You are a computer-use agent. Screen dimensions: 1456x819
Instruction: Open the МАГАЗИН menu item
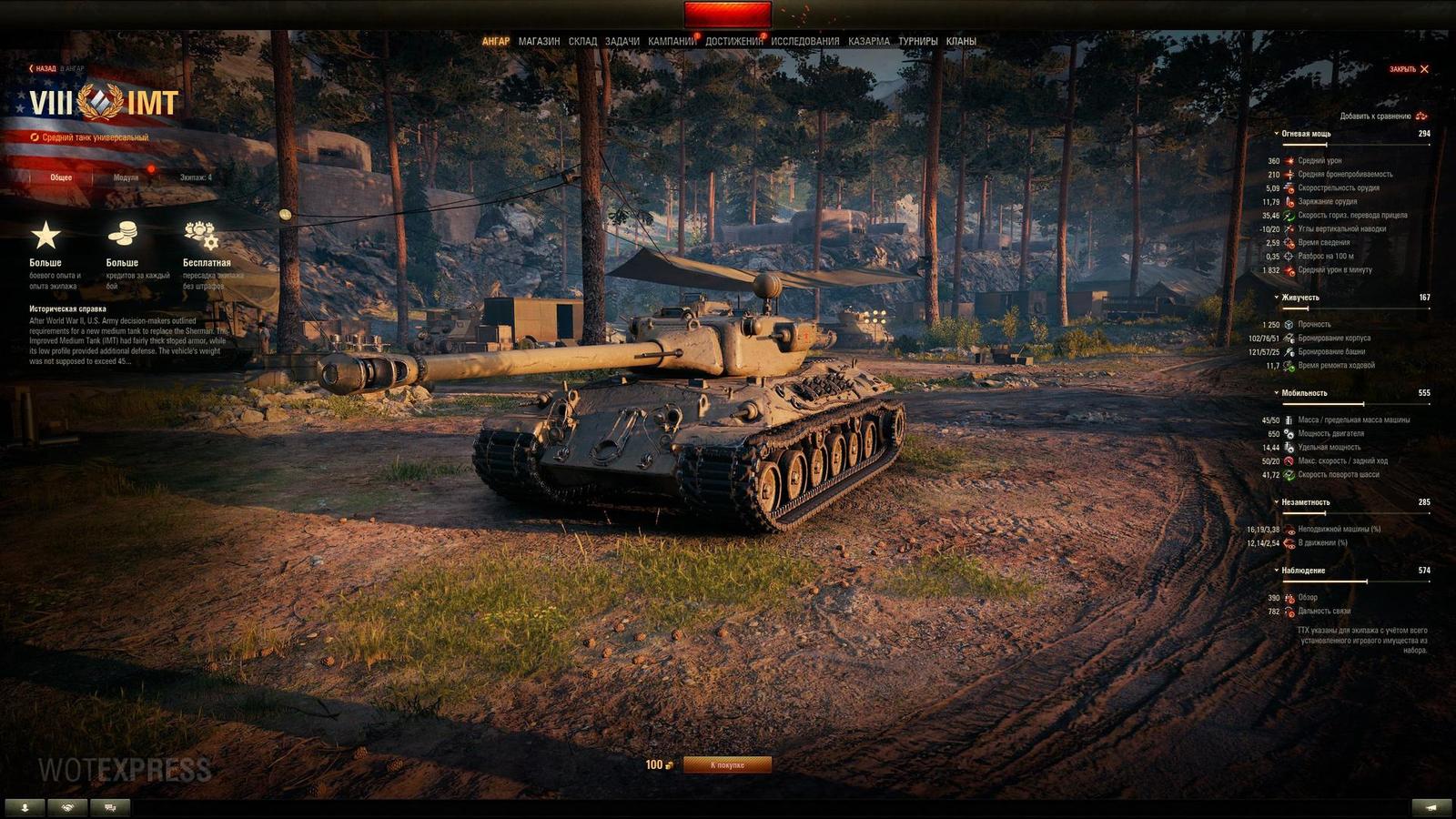539,39
